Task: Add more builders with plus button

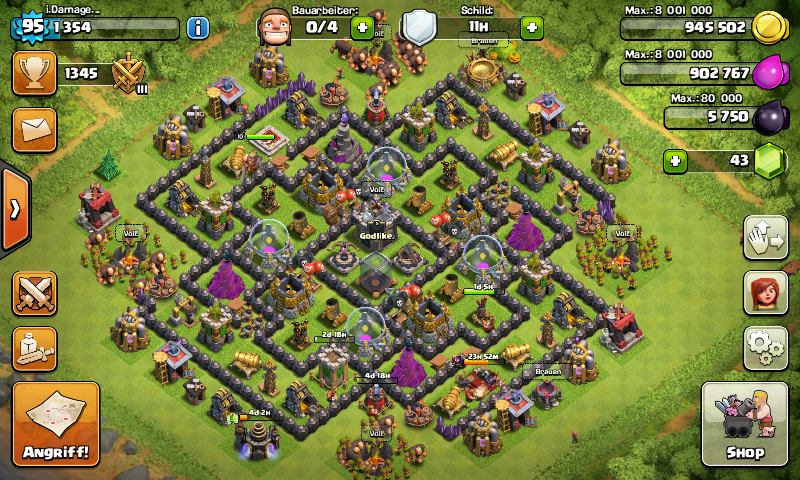Action: point(362,27)
